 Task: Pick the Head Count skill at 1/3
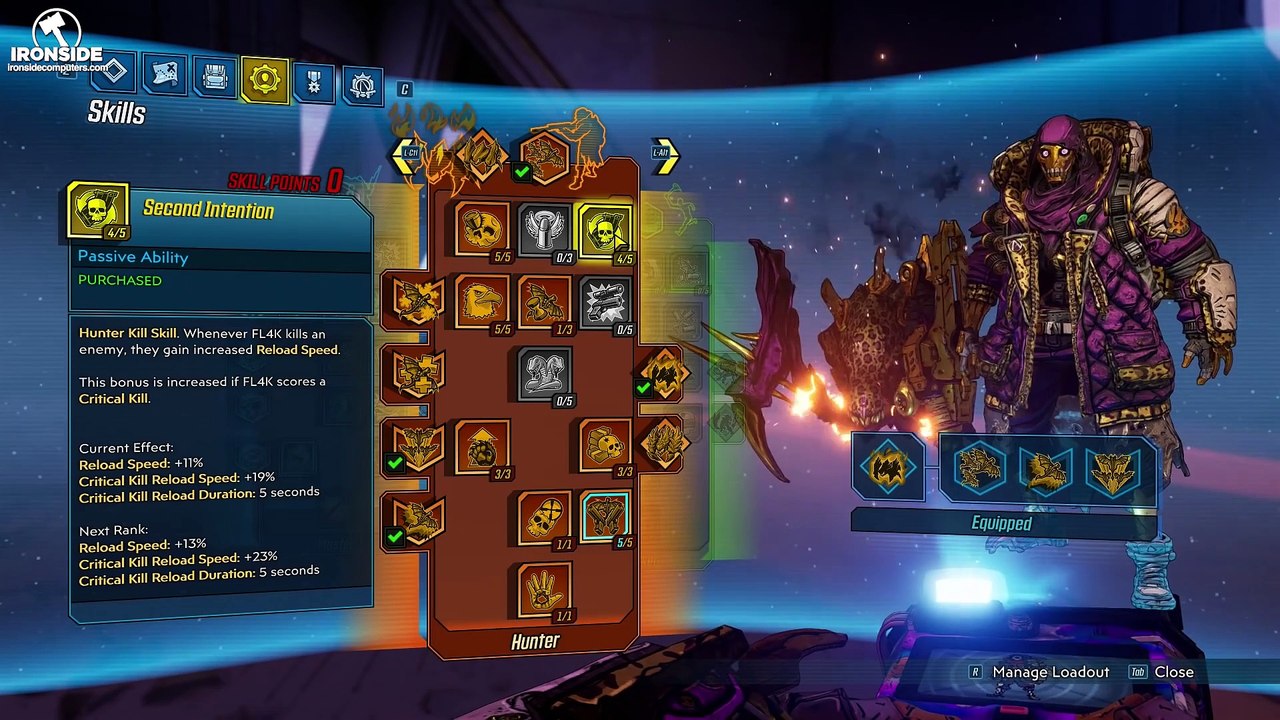pos(544,301)
